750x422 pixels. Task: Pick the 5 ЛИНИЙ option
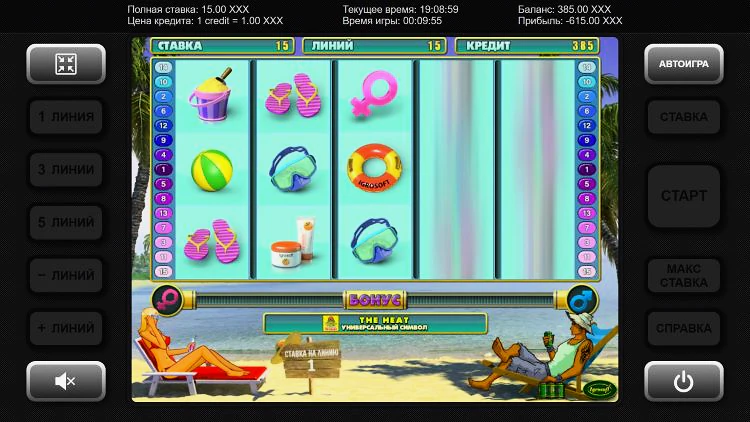point(66,222)
